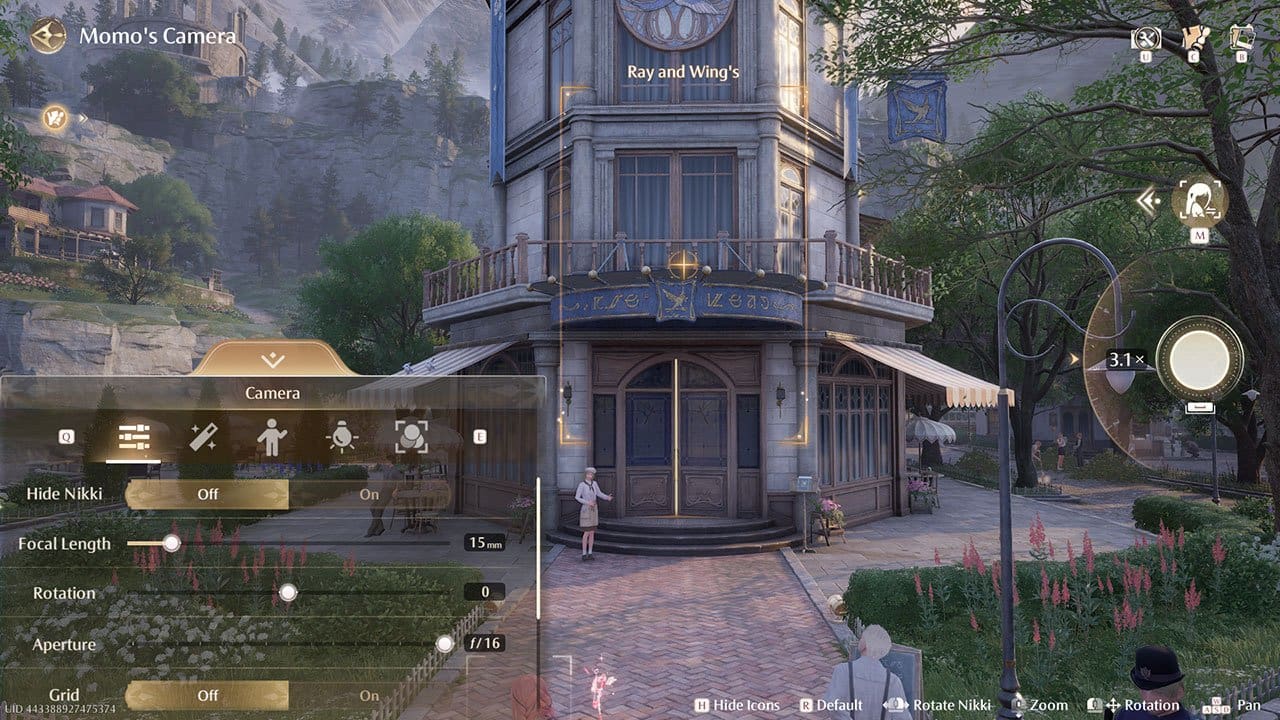Image resolution: width=1280 pixels, height=720 pixels.
Task: Open camera tools wrench icon
Action: [x=1146, y=38]
